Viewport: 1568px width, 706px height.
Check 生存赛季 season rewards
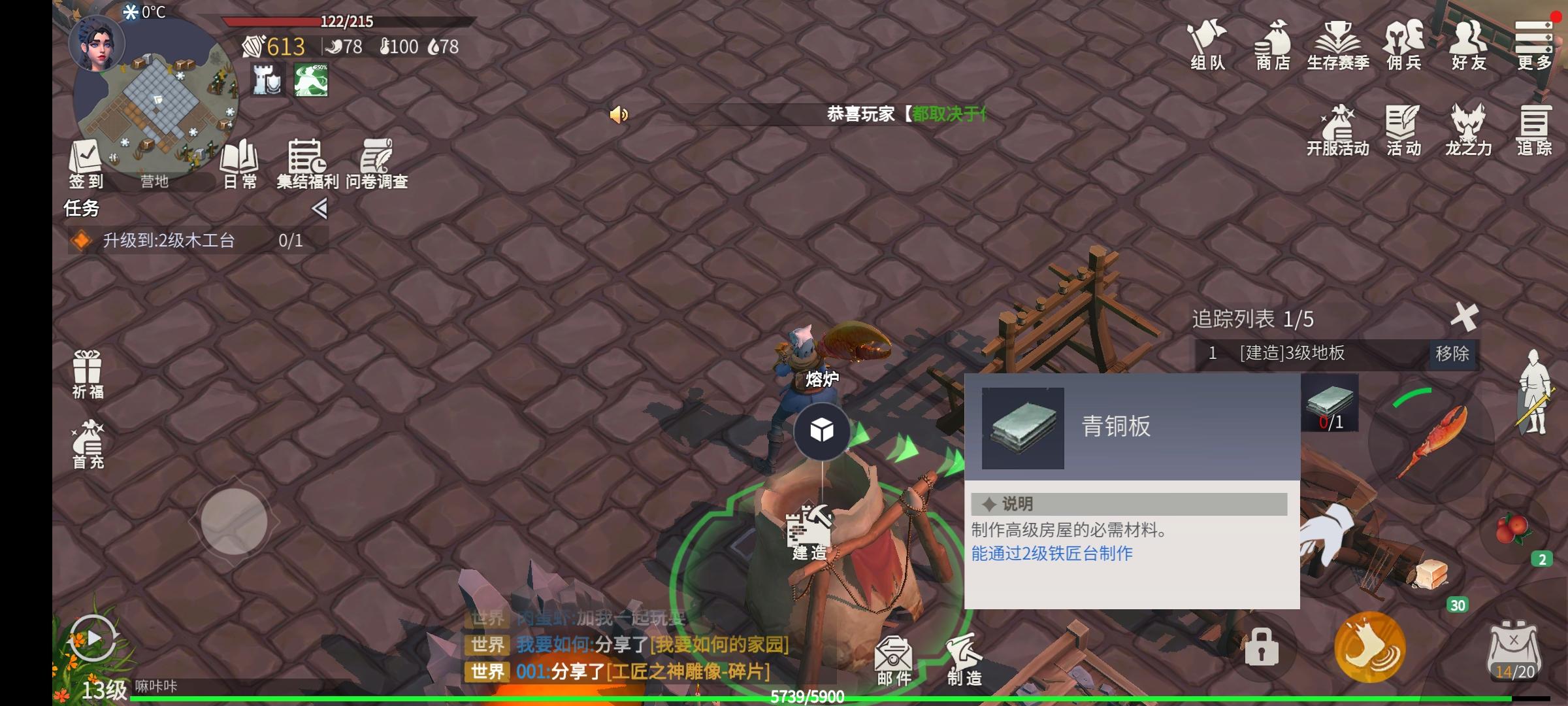1338,46
